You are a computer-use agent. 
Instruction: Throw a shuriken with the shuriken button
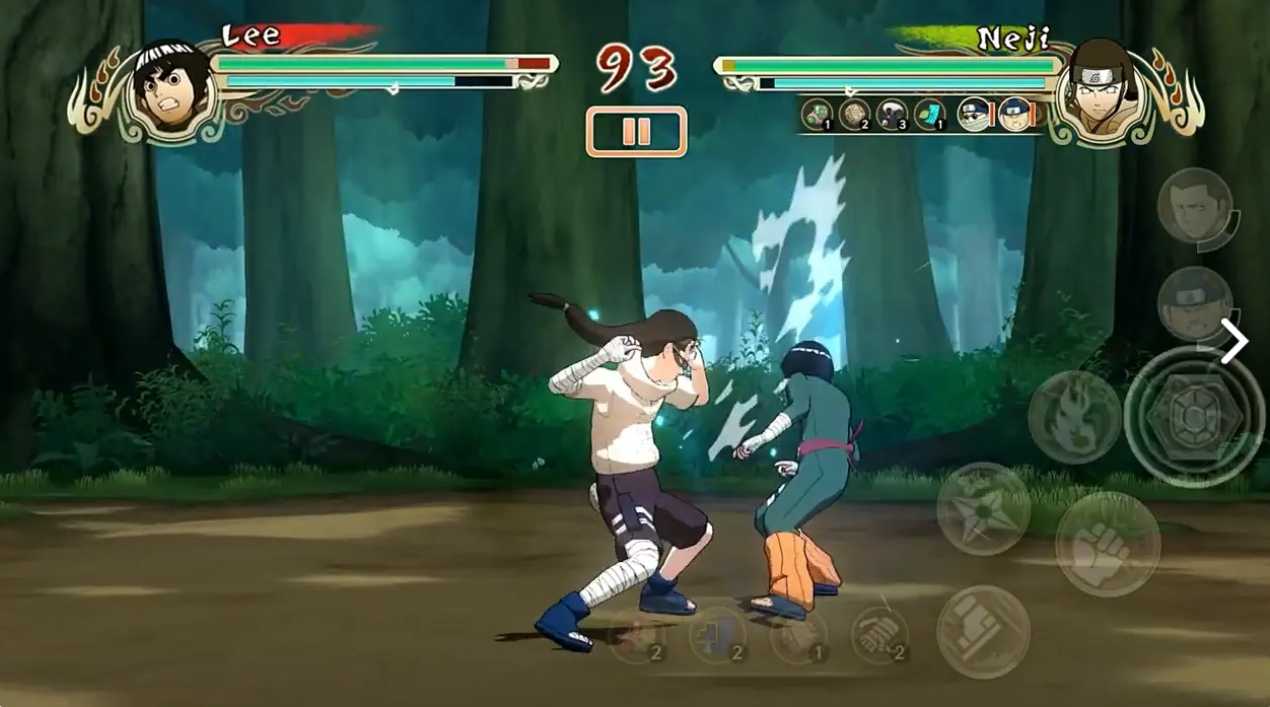coord(983,509)
